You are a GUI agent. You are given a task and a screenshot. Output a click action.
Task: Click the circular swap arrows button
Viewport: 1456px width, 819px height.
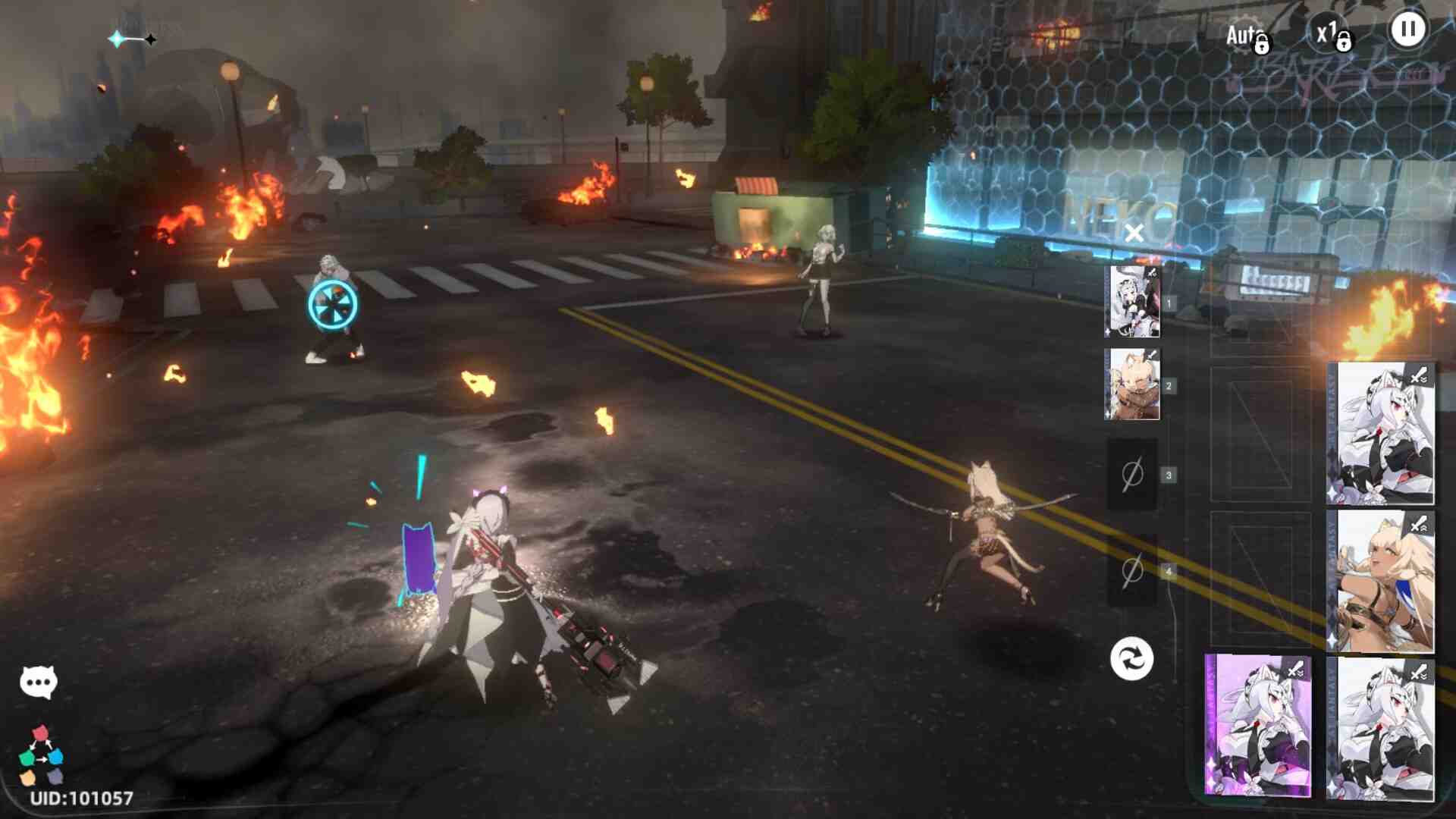coord(1131,658)
